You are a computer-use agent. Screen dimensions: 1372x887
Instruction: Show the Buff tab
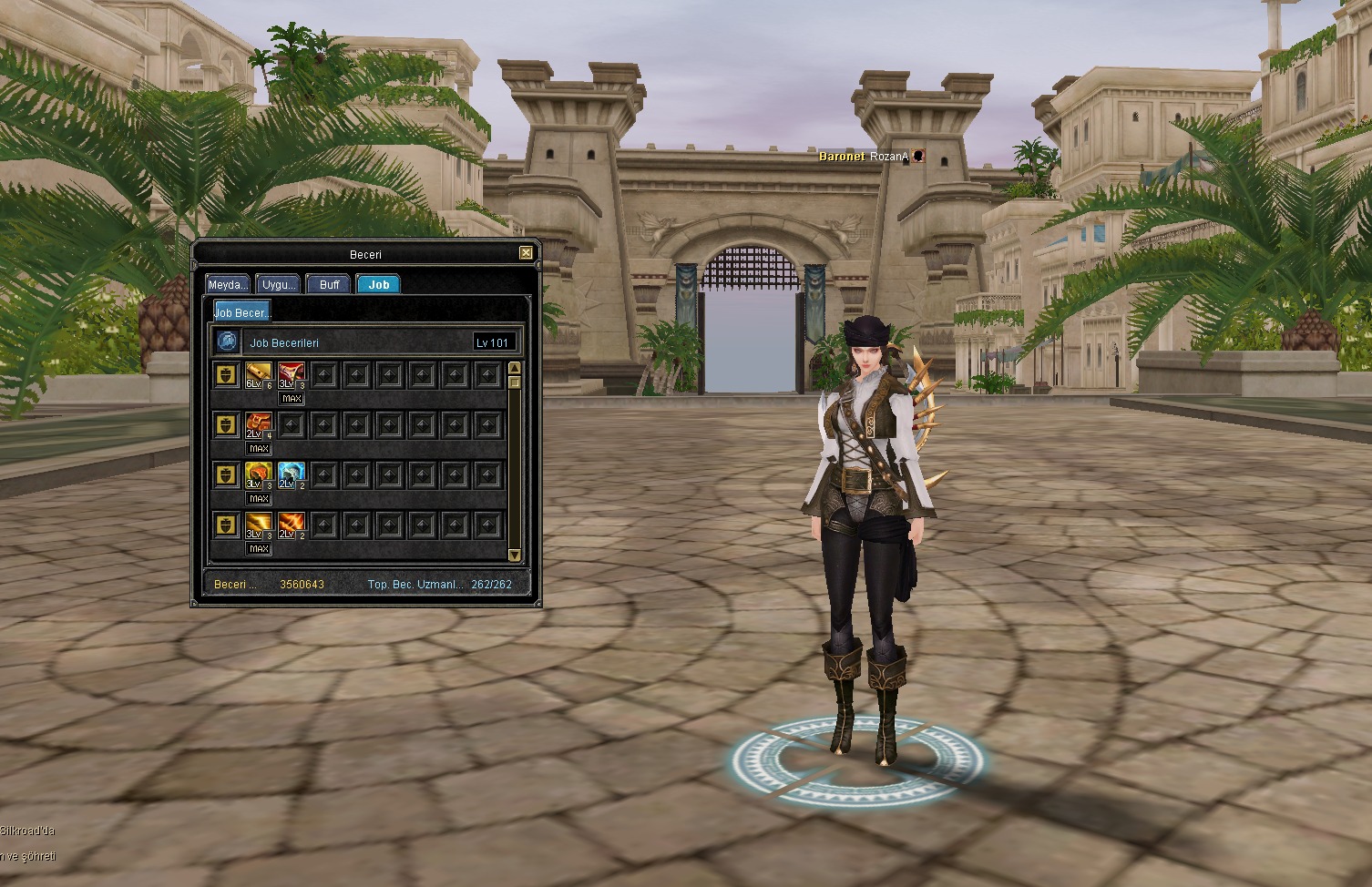(329, 284)
